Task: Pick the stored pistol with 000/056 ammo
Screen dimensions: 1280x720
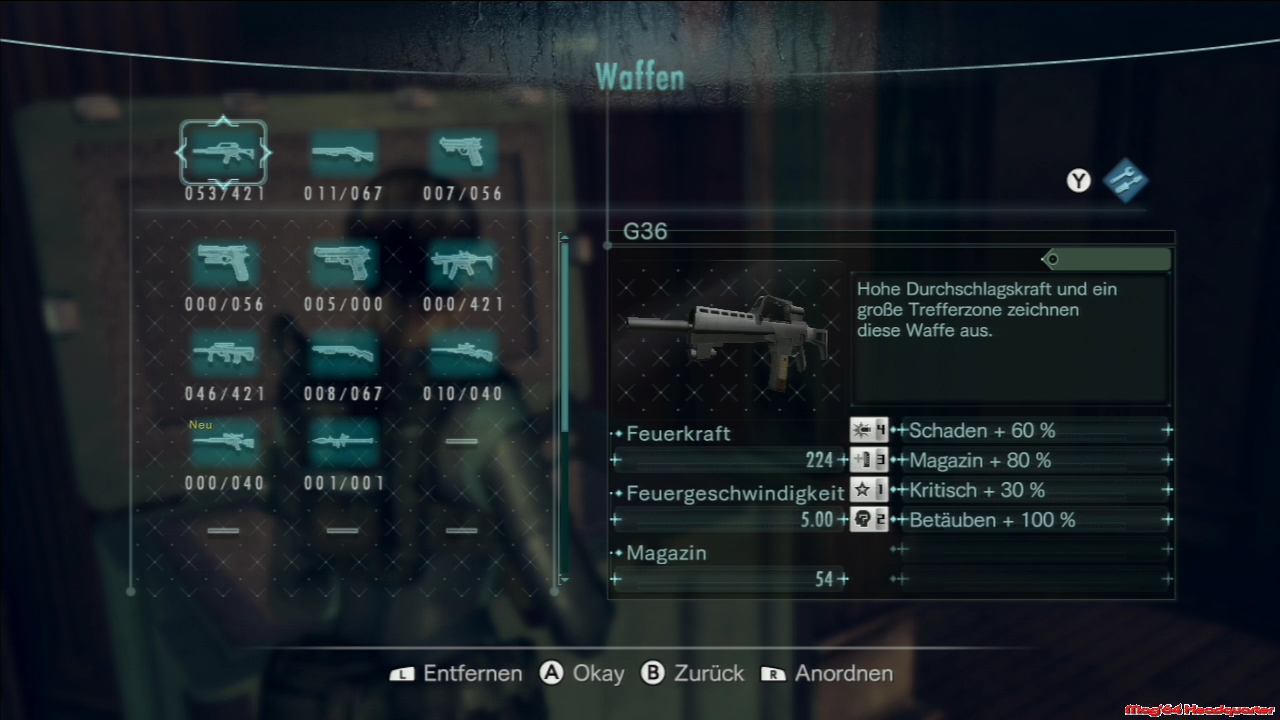Action: click(x=223, y=263)
